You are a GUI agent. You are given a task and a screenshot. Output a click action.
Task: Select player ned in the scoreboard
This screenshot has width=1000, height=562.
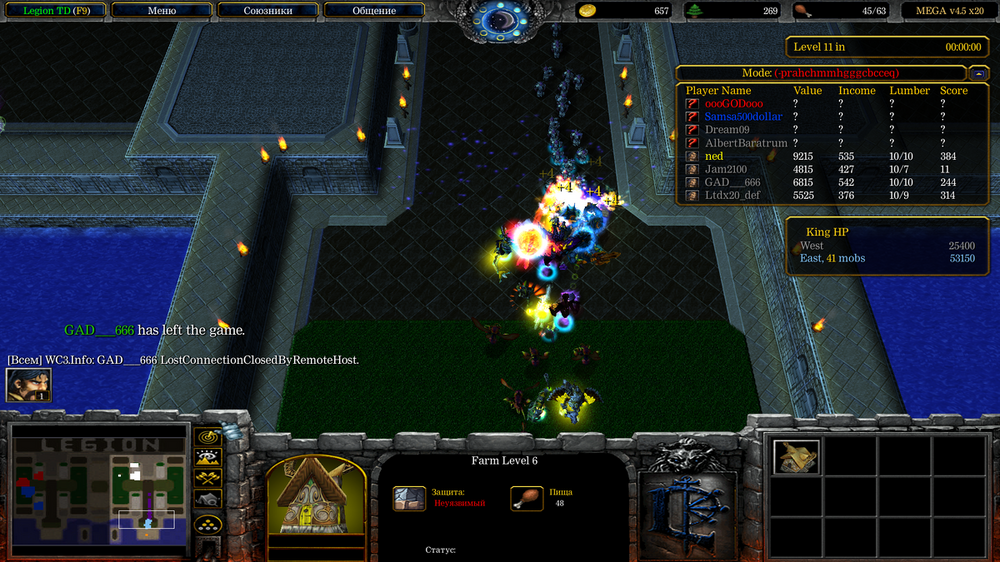pyautogui.click(x=713, y=157)
